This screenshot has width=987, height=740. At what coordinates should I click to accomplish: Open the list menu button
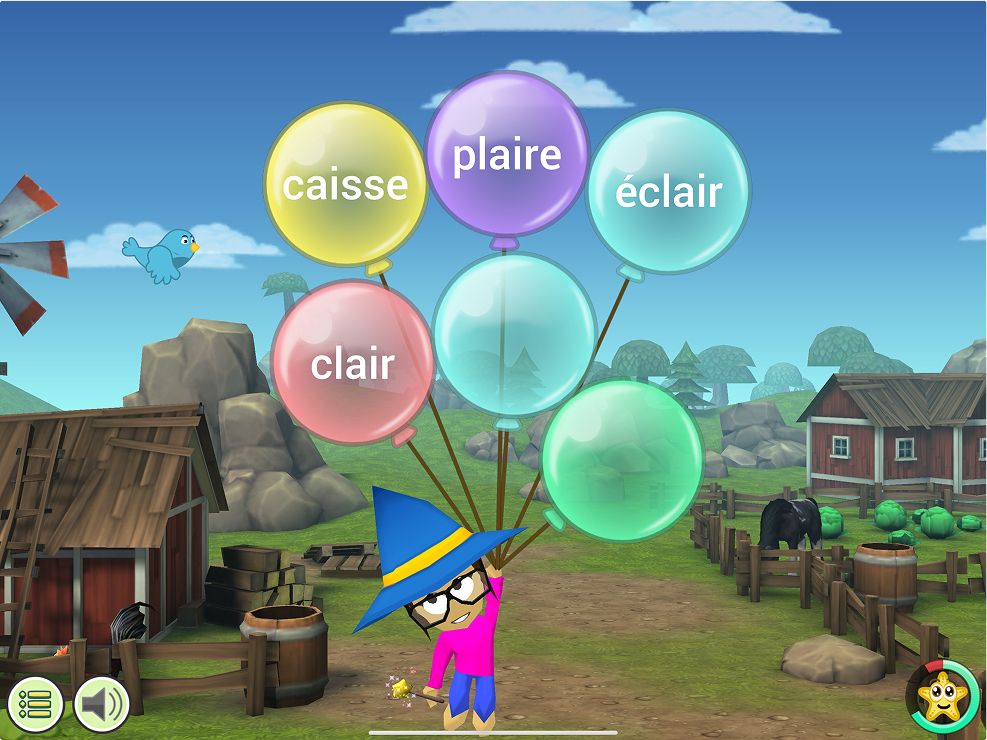click(36, 704)
